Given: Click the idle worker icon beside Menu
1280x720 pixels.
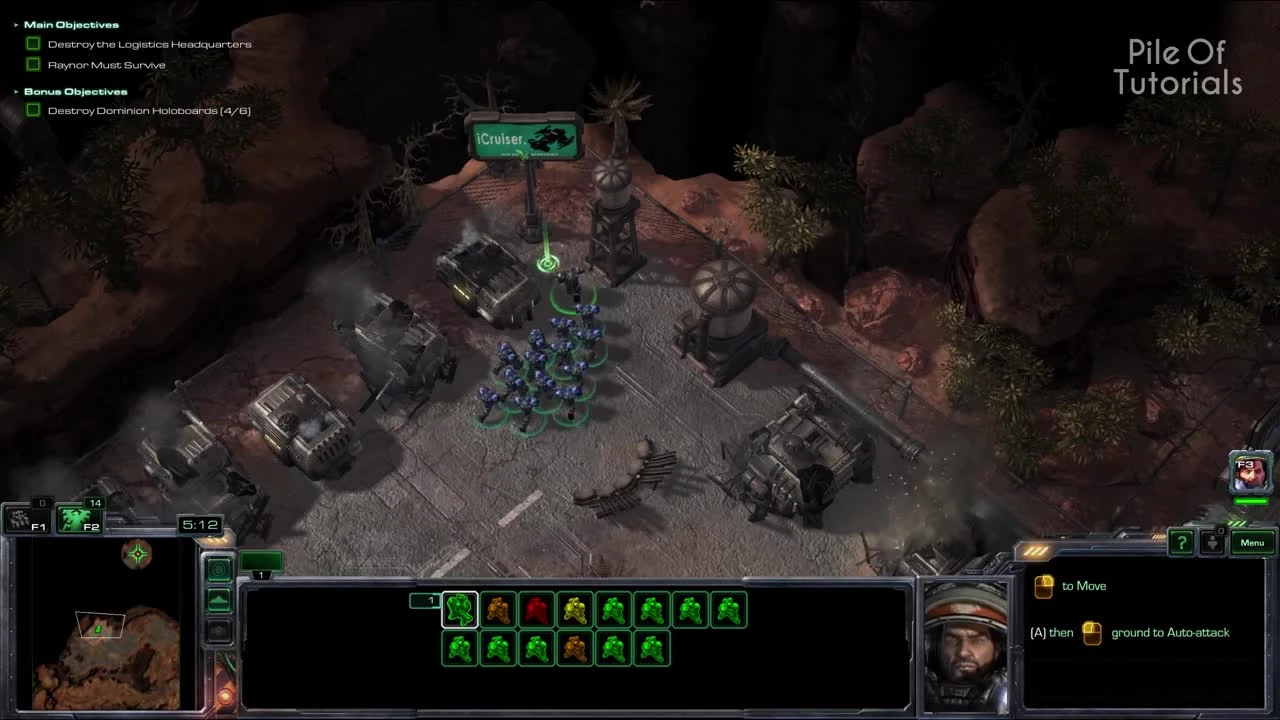Looking at the screenshot, I should tap(1211, 542).
